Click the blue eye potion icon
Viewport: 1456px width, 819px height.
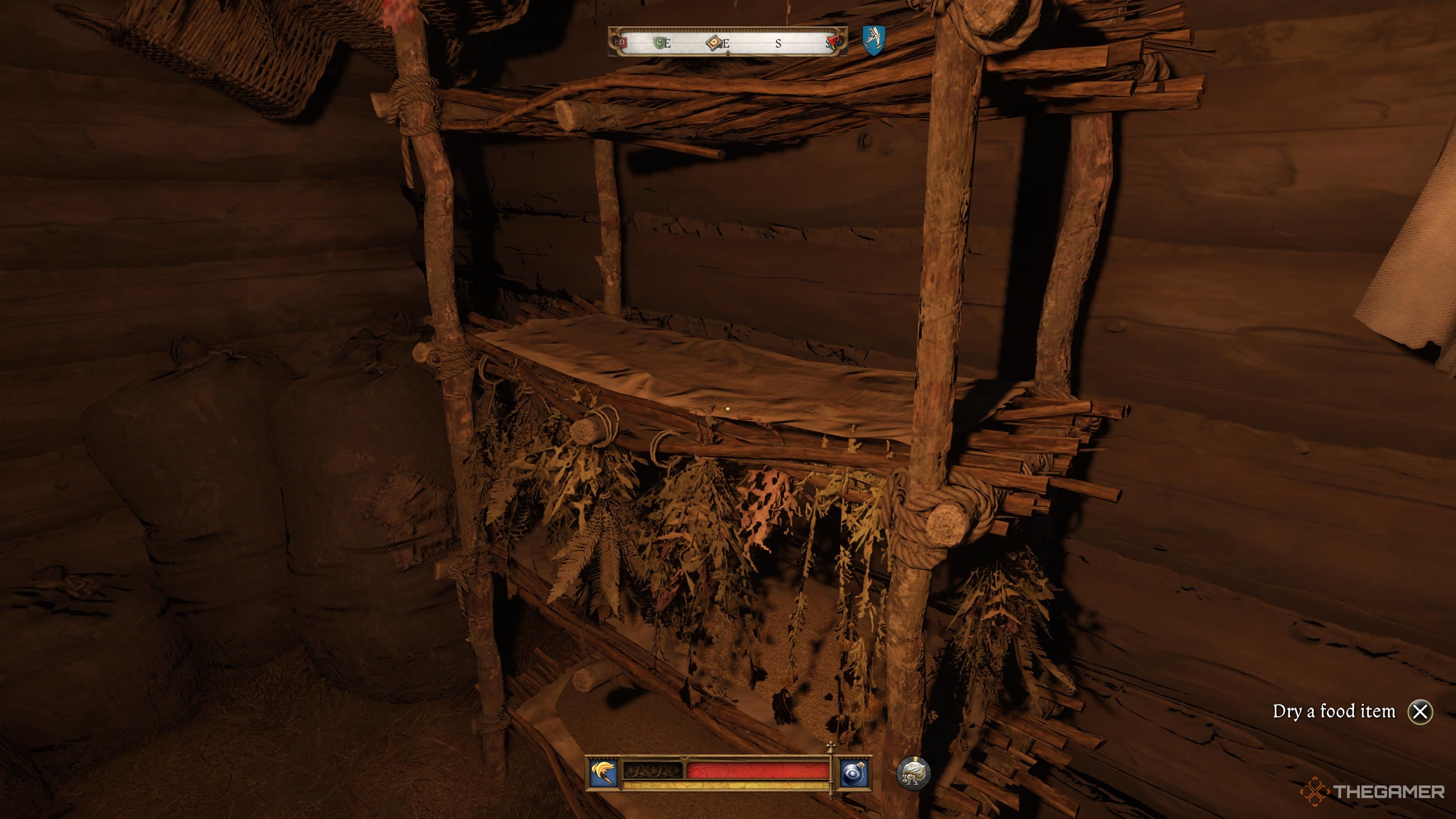pos(852,773)
